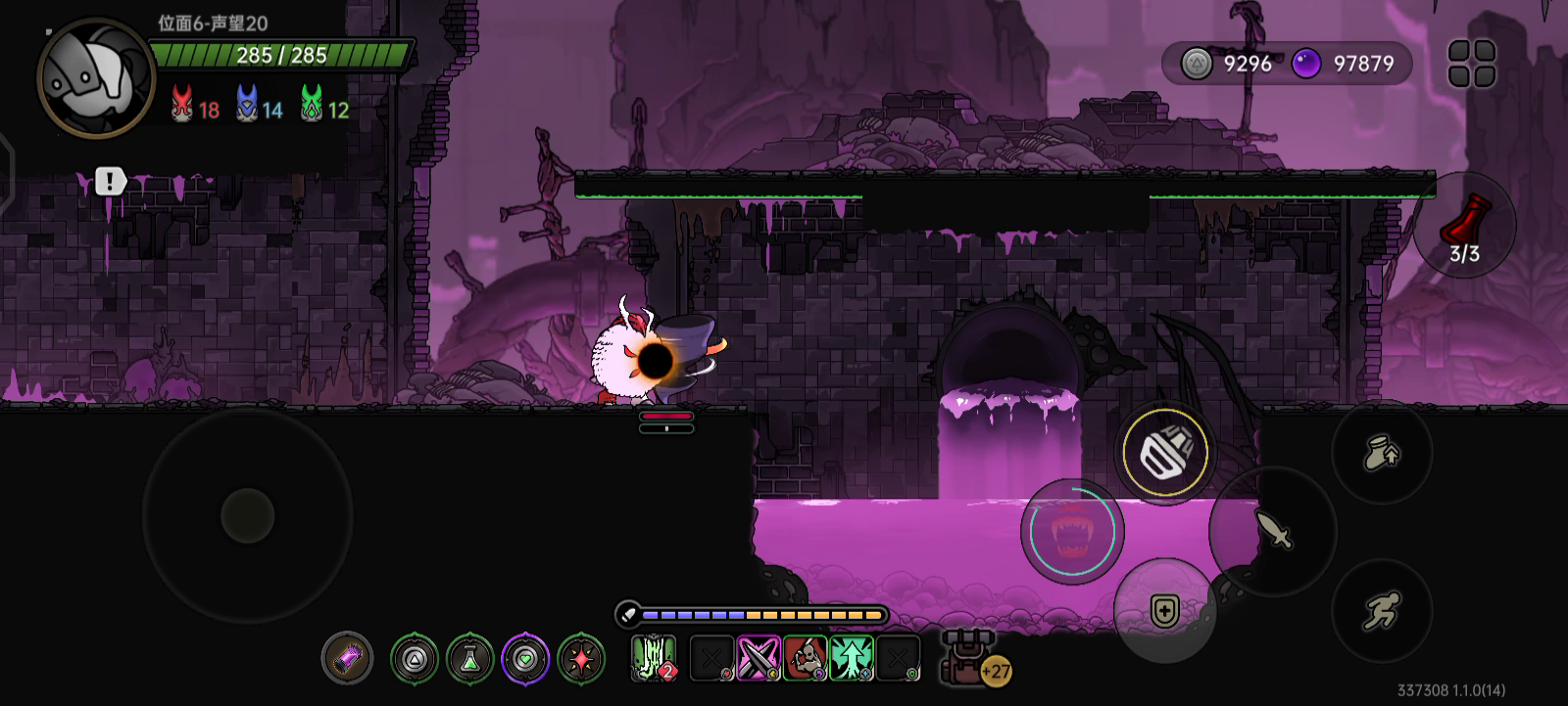Tap the running figure dash button
Viewport: 1568px width, 706px height.
pyautogui.click(x=1382, y=610)
